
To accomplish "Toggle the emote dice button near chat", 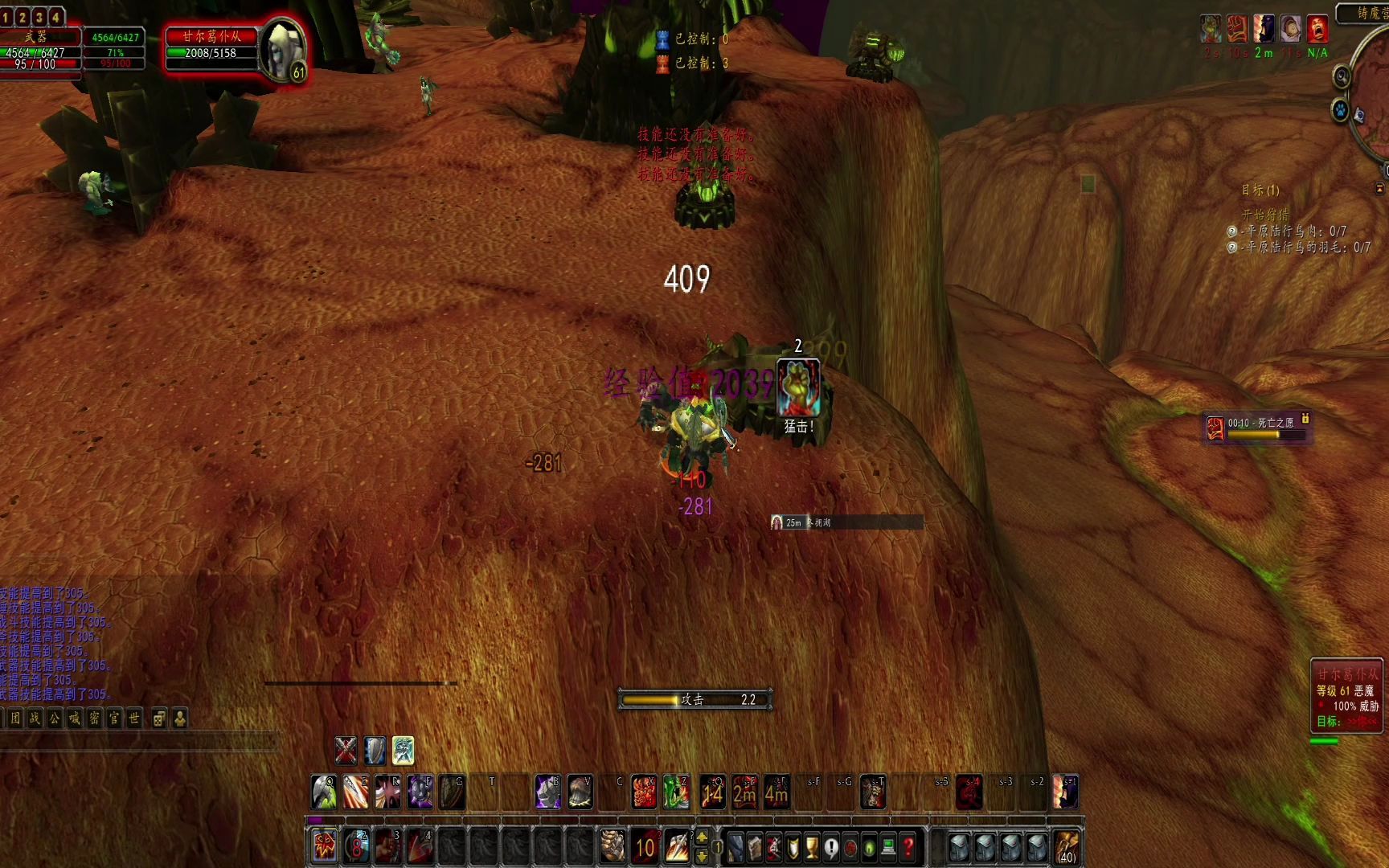I will click(158, 720).
